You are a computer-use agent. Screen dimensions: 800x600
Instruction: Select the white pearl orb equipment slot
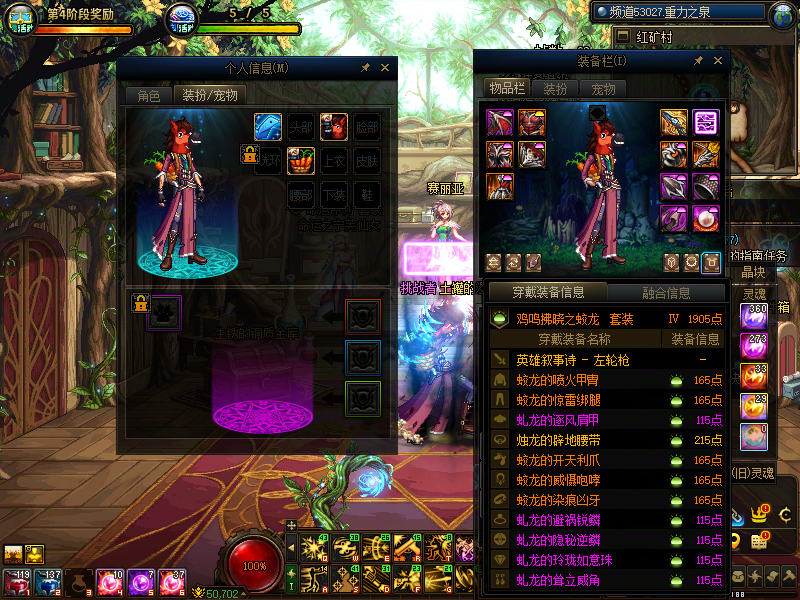(x=706, y=219)
